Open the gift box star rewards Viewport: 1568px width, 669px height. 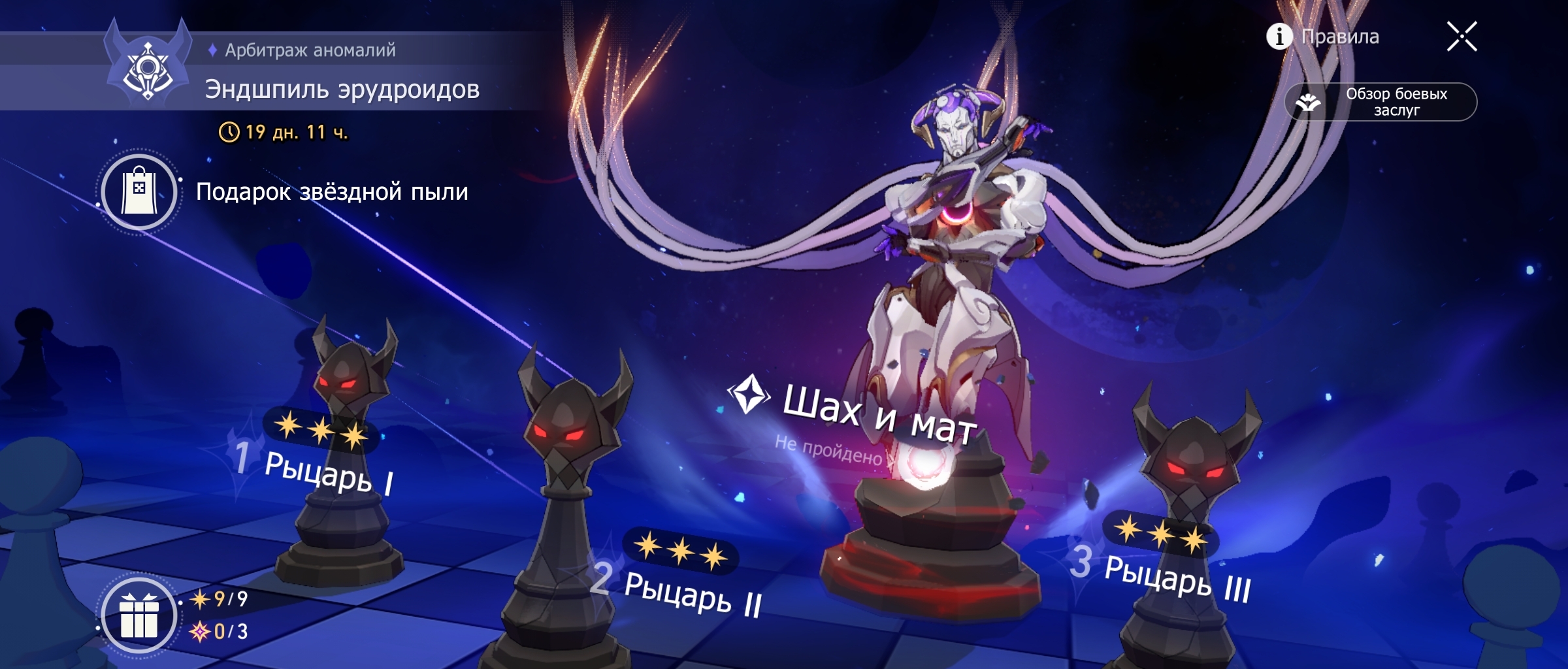click(139, 615)
